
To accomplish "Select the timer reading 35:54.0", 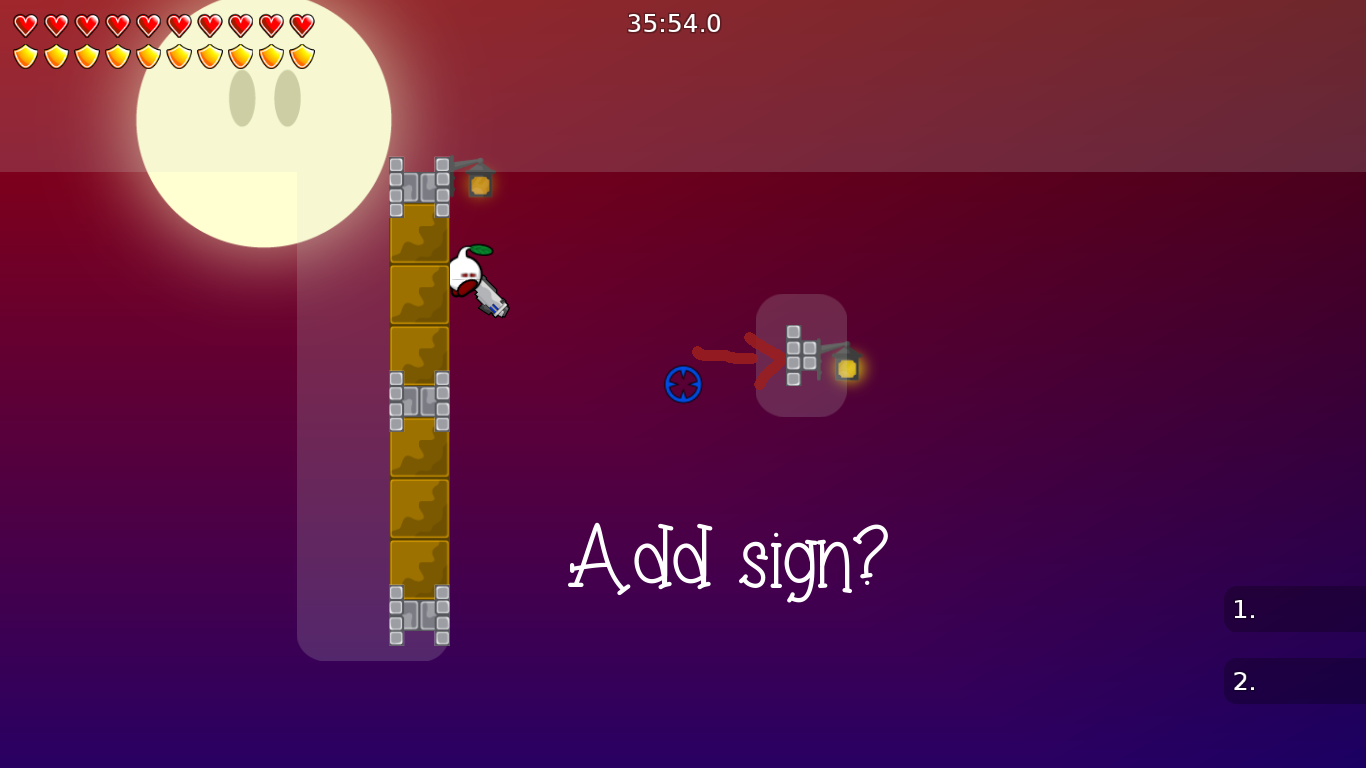I will point(674,24).
